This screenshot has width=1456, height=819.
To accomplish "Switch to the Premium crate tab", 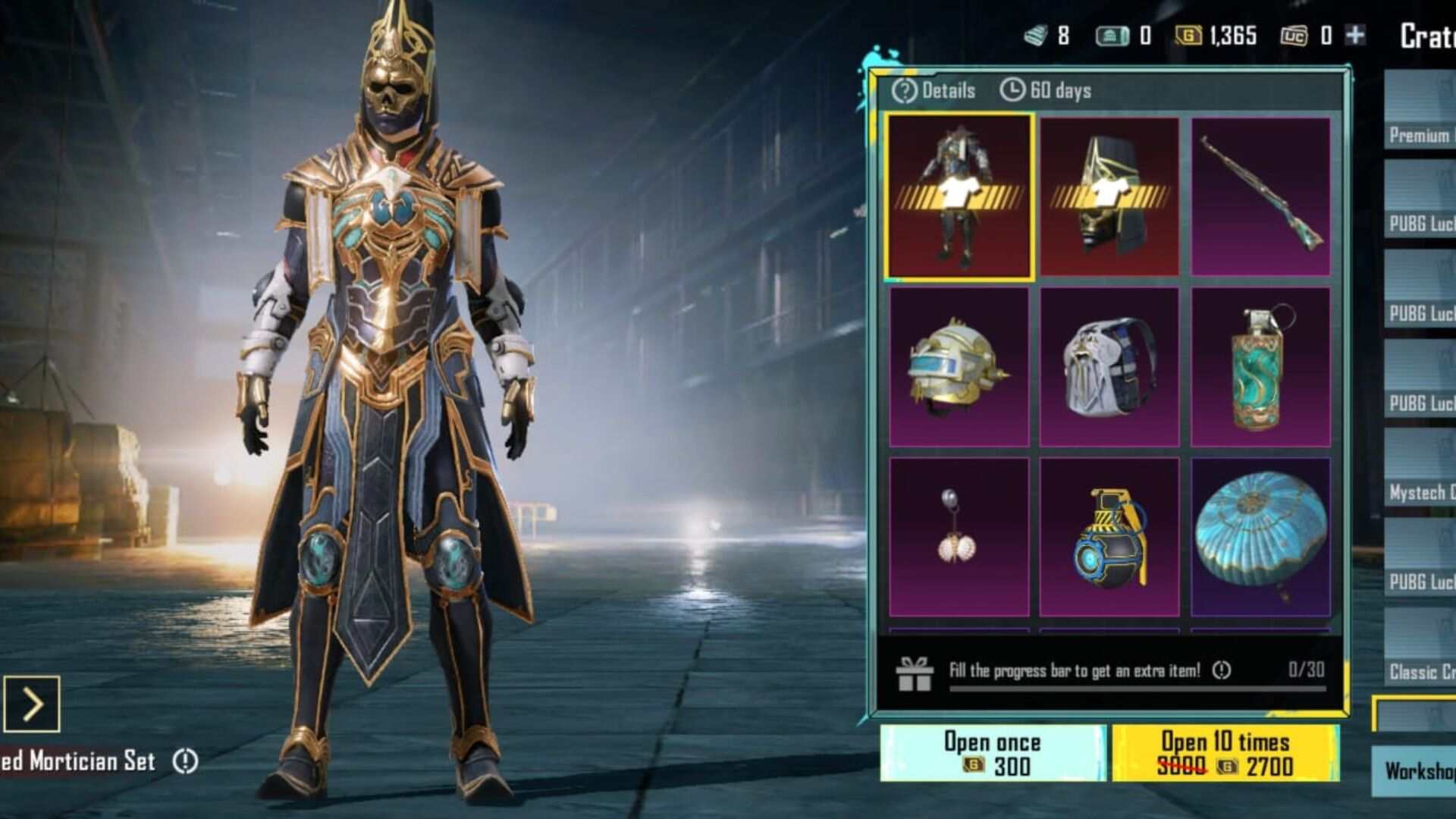I will 1420,121.
